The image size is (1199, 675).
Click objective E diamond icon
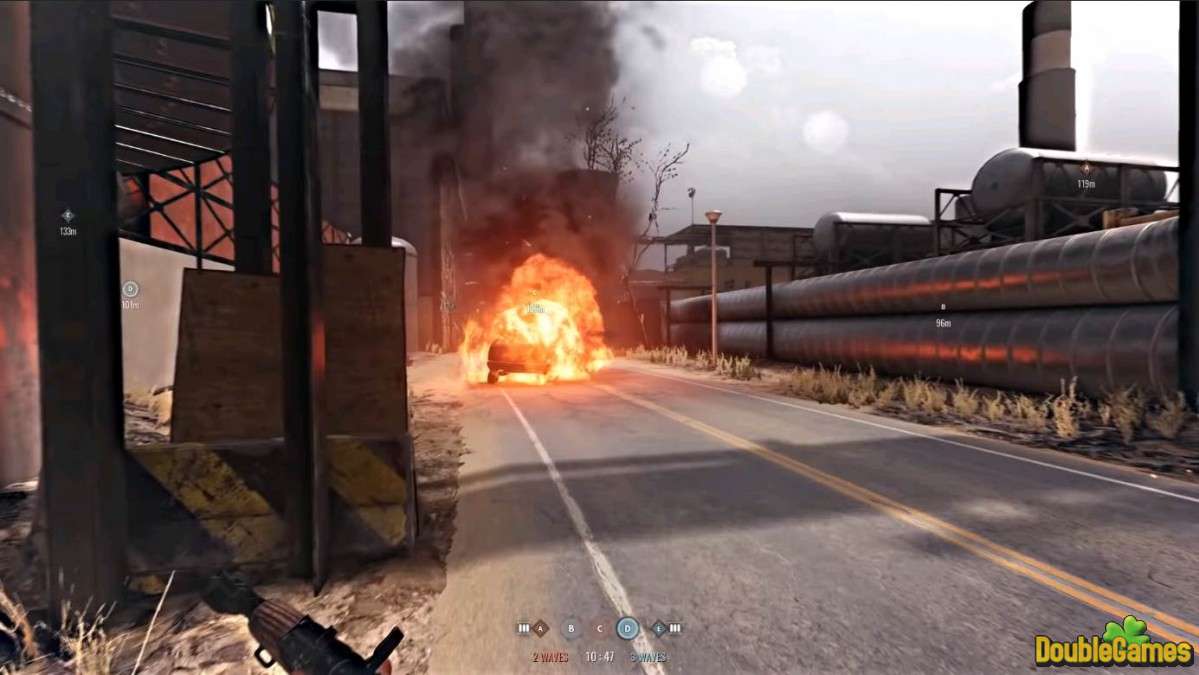658,628
